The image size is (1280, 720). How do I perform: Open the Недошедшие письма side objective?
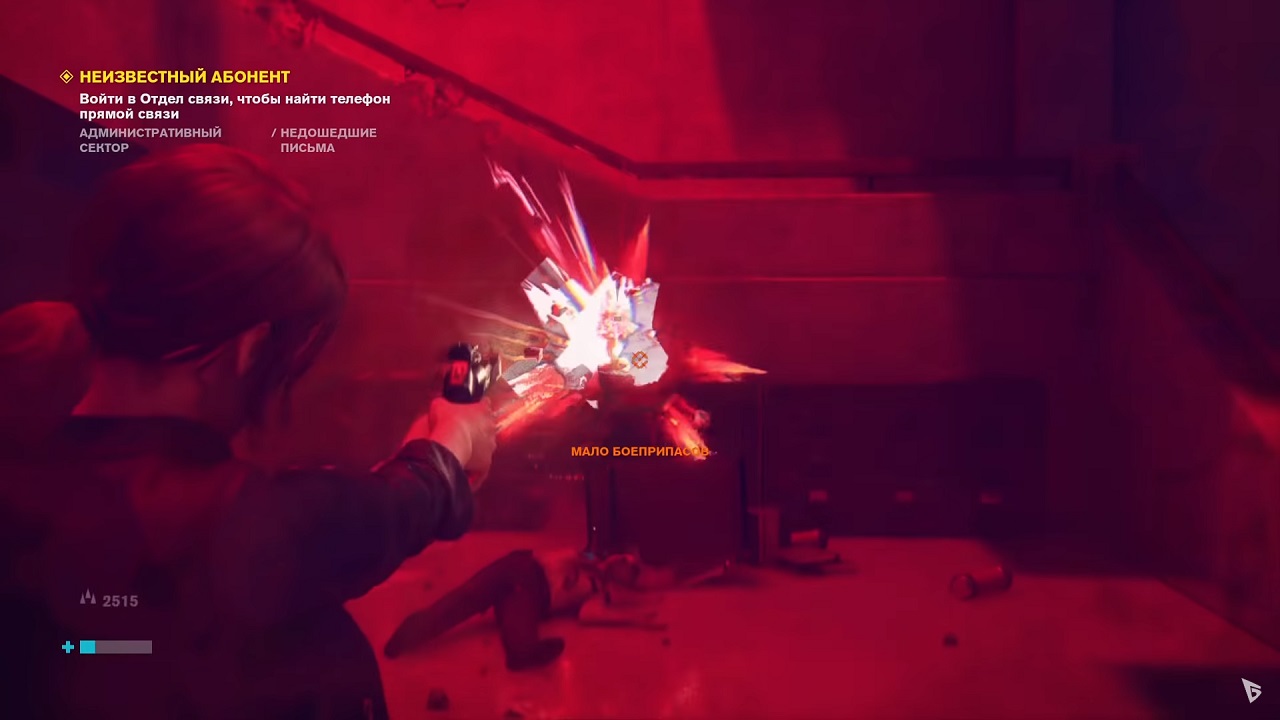pos(328,140)
